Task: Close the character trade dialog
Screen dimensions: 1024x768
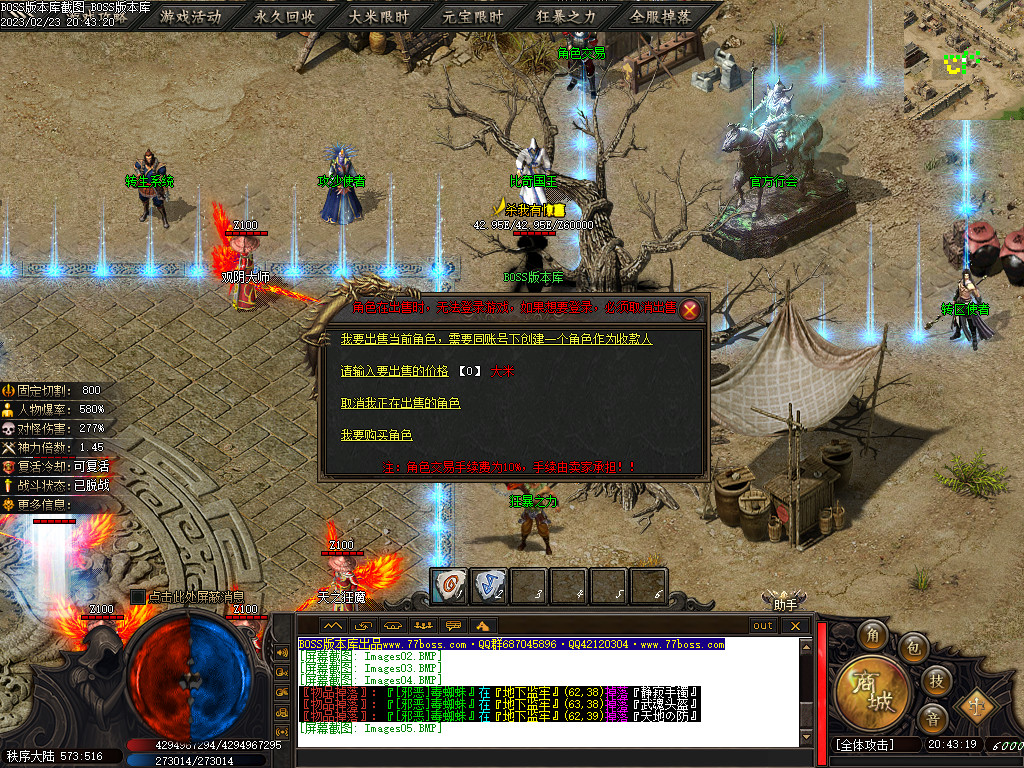Action: (x=690, y=310)
